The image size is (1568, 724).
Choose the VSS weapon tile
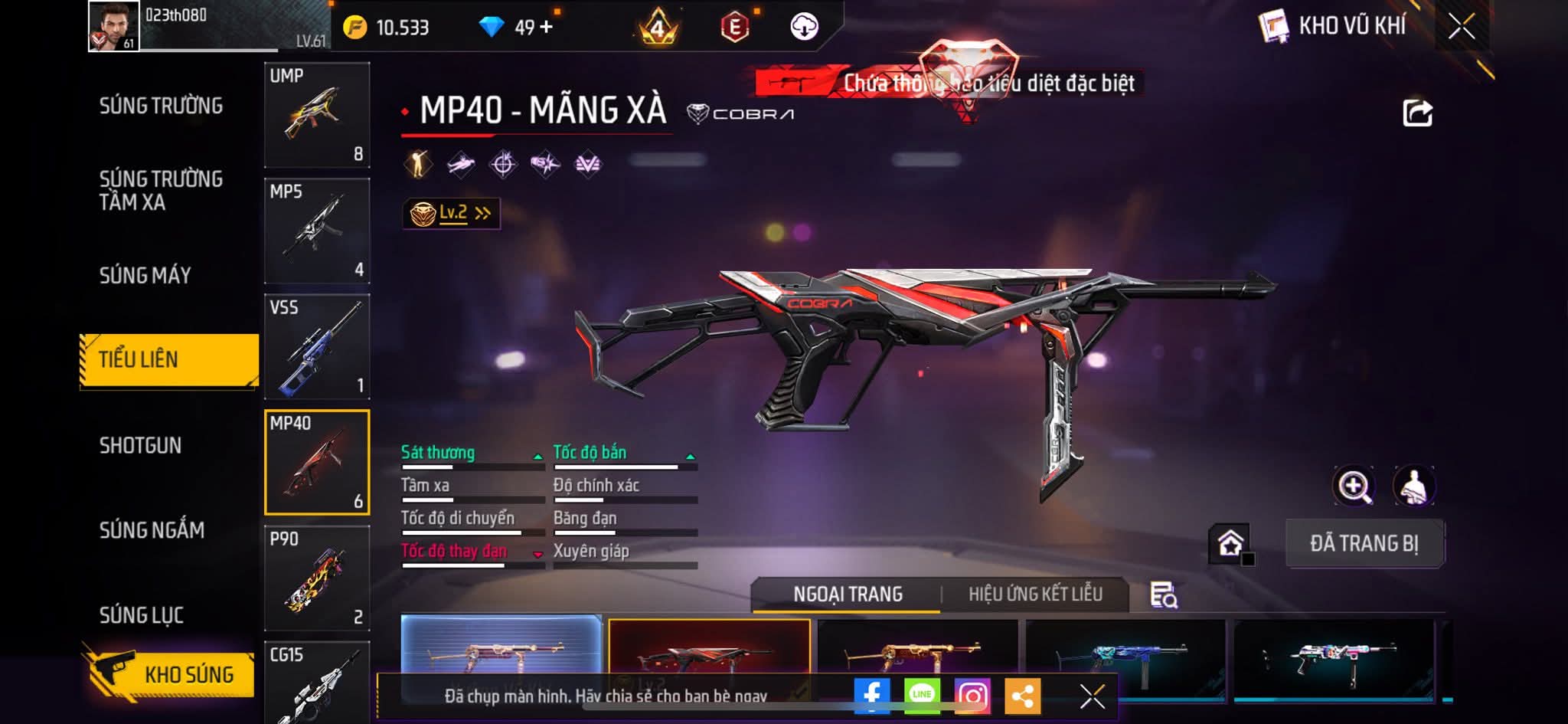(x=317, y=346)
